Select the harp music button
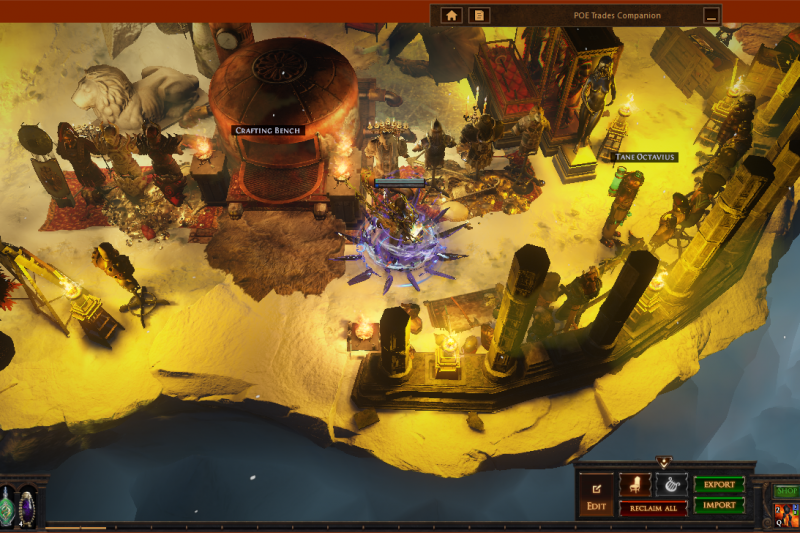800x533 pixels. pyautogui.click(x=671, y=484)
